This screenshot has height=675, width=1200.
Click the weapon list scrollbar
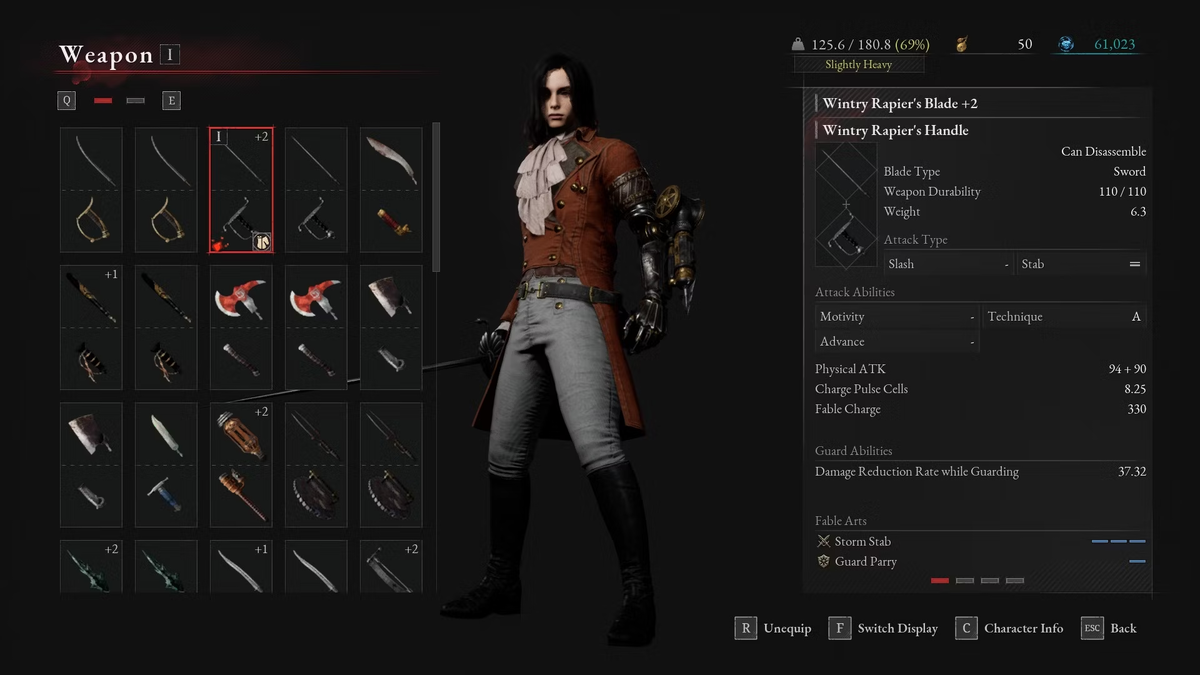(436, 198)
